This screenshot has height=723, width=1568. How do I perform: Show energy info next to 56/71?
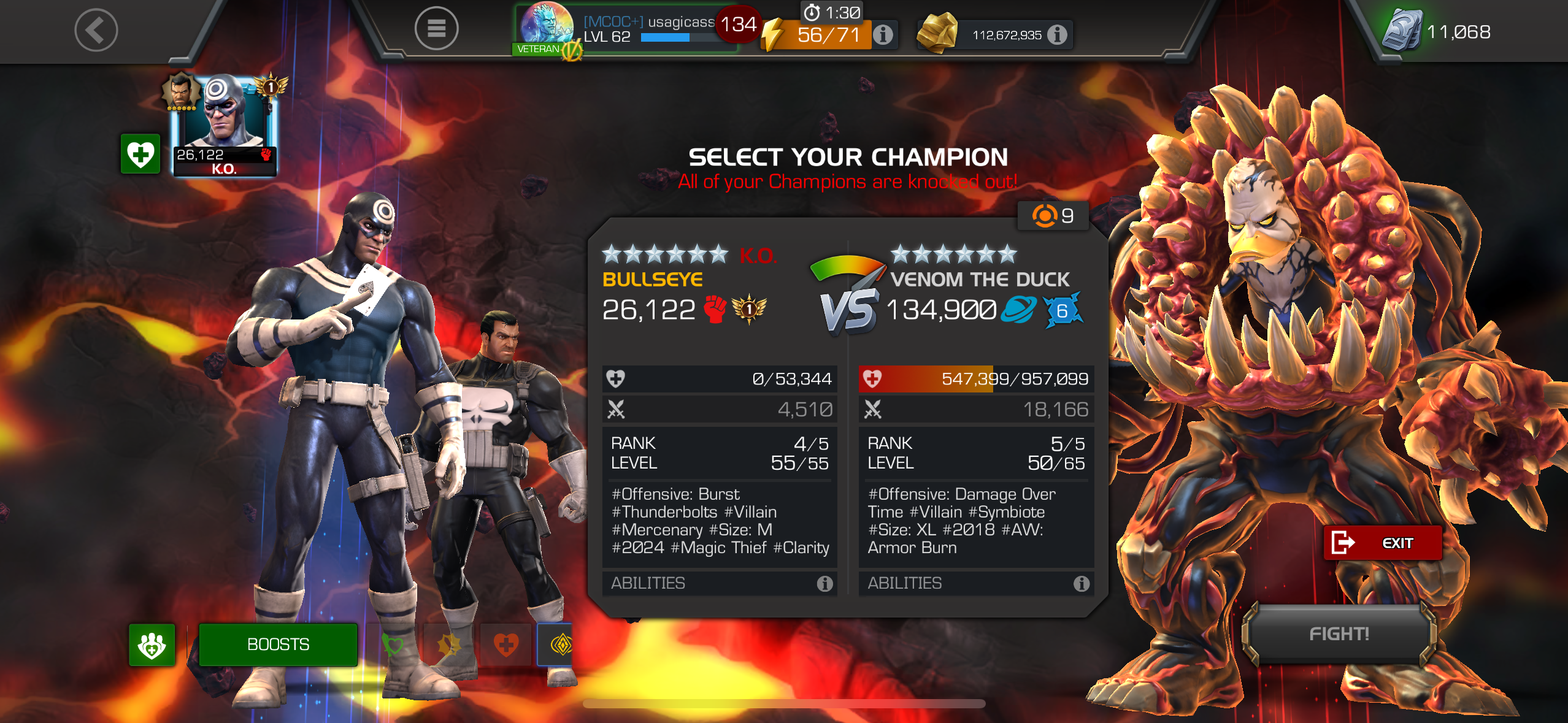click(x=883, y=34)
